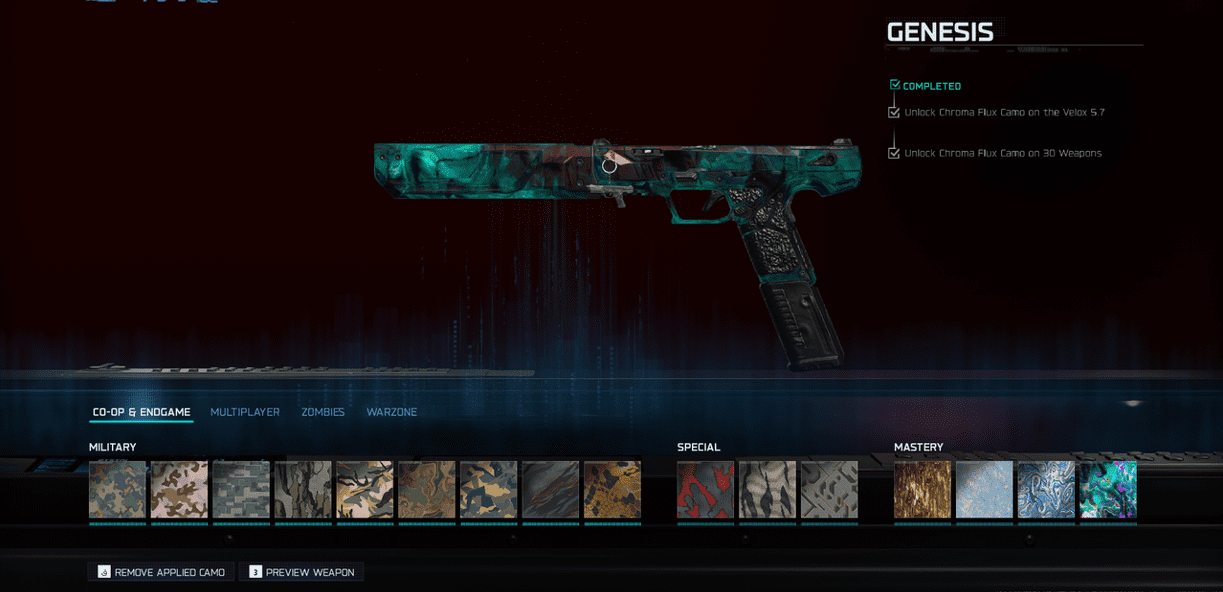1223x592 pixels.
Task: Choose the geometric circuit-pattern special camo
Action: tap(829, 489)
